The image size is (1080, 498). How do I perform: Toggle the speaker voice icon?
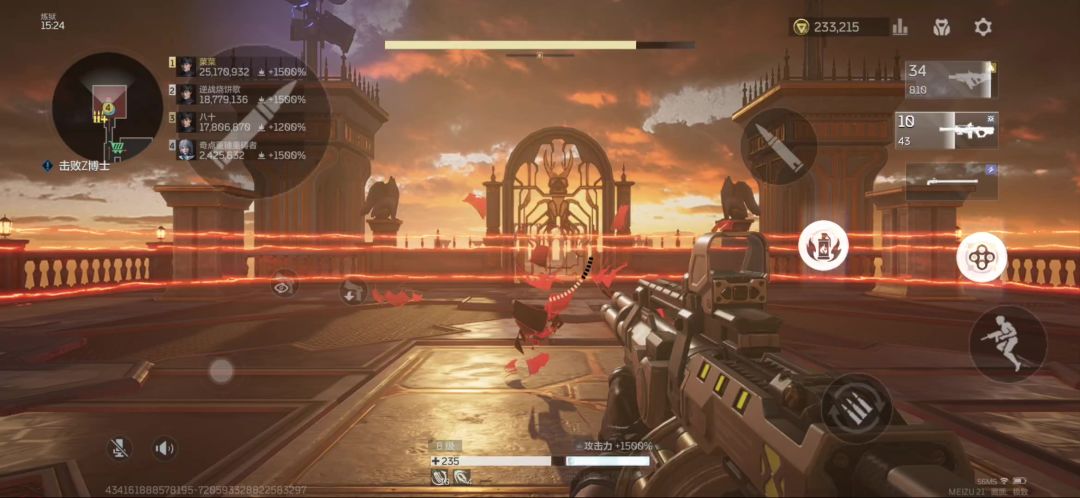click(x=165, y=448)
